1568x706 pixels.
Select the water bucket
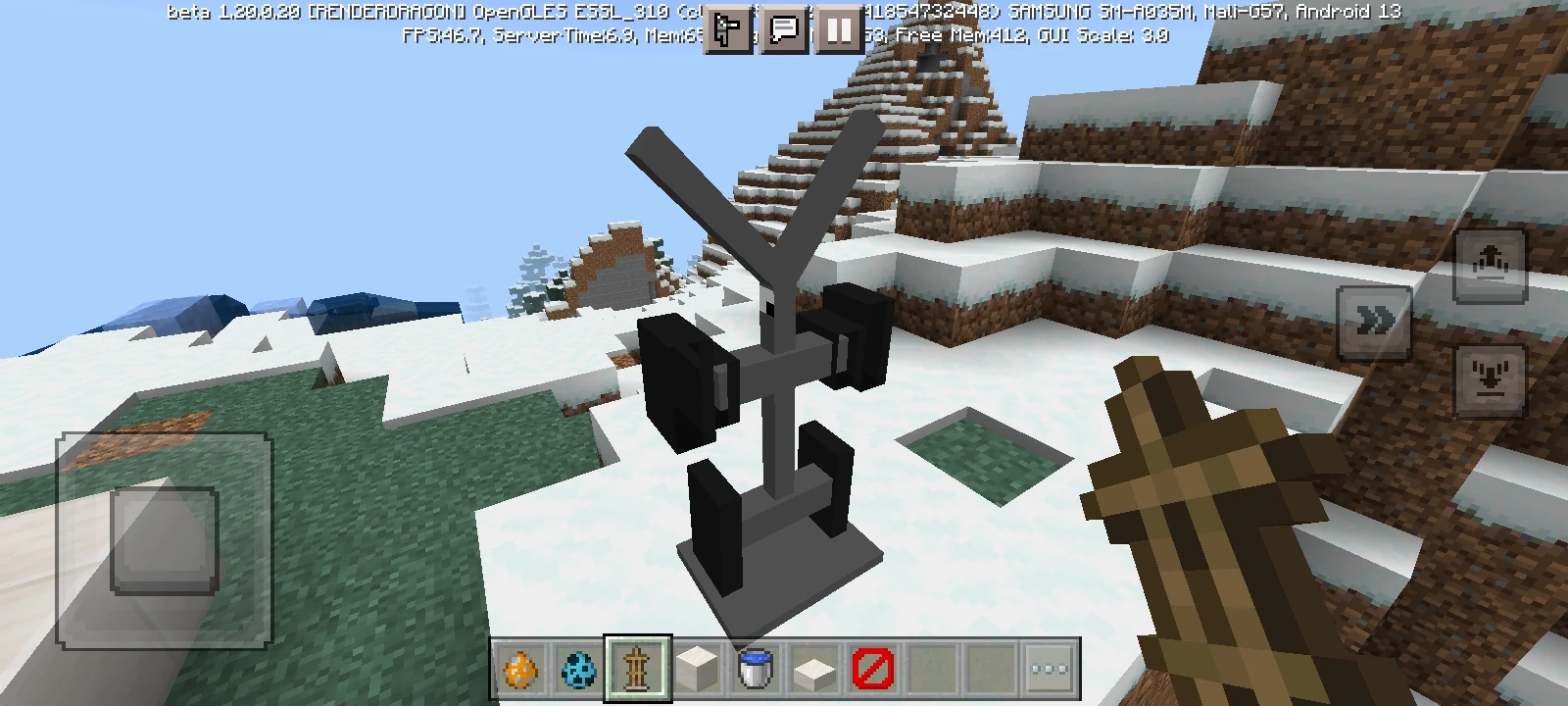751,669
